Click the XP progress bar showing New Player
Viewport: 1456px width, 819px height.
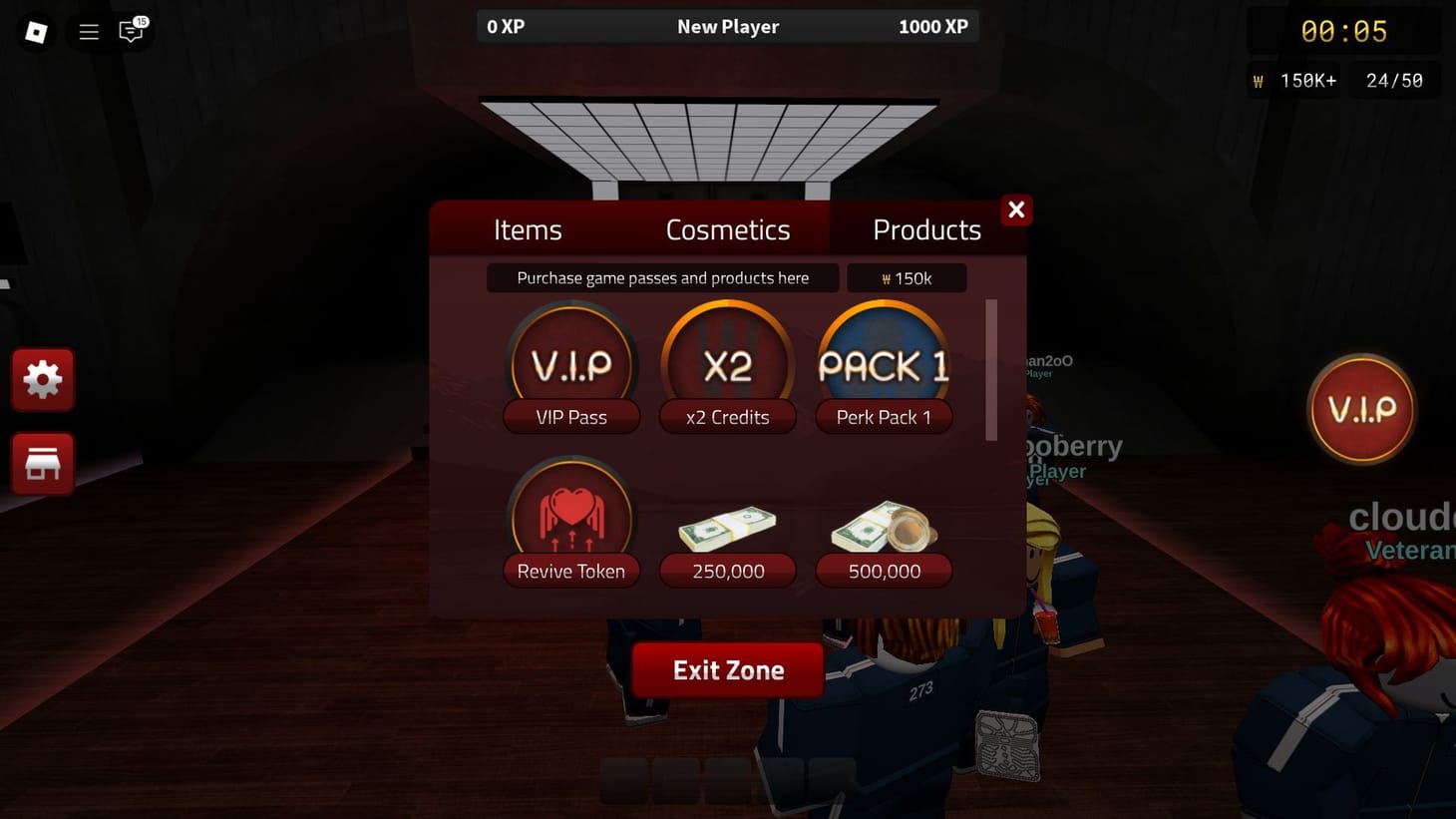pyautogui.click(x=727, y=26)
